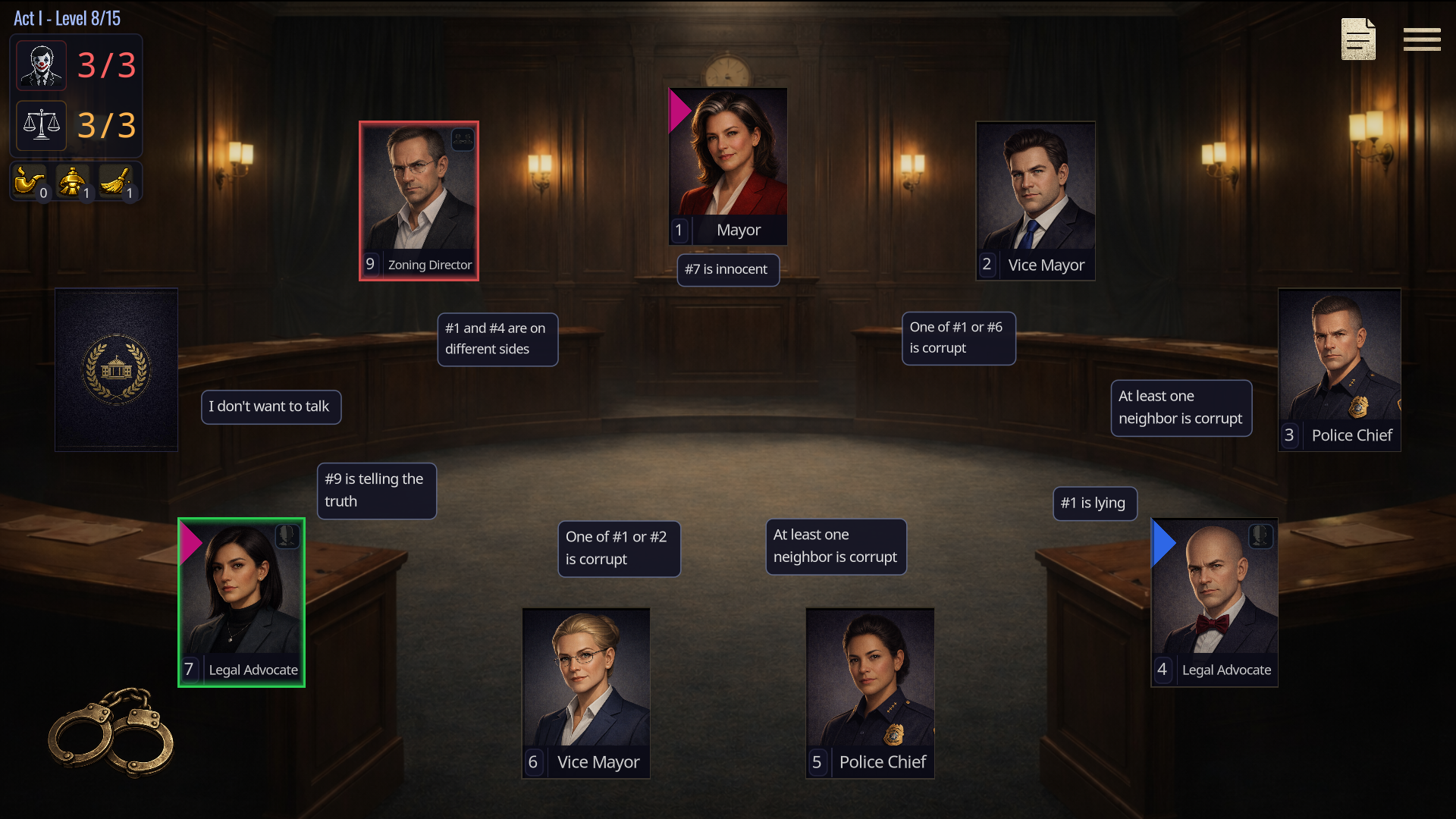Screen dimensions: 1456x819
Task: Click the scales of justice counter icon
Action: tap(40, 125)
